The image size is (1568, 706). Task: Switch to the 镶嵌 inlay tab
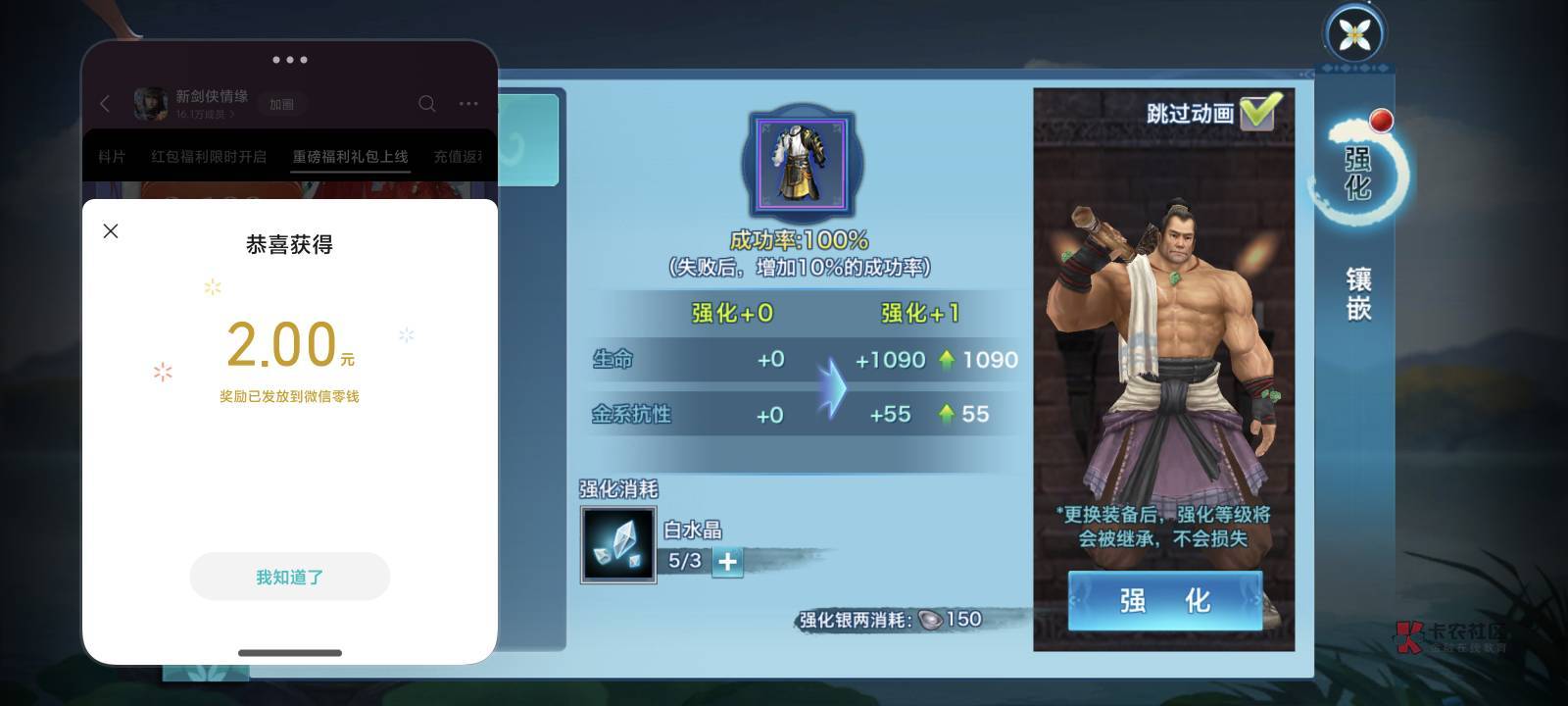point(1358,294)
